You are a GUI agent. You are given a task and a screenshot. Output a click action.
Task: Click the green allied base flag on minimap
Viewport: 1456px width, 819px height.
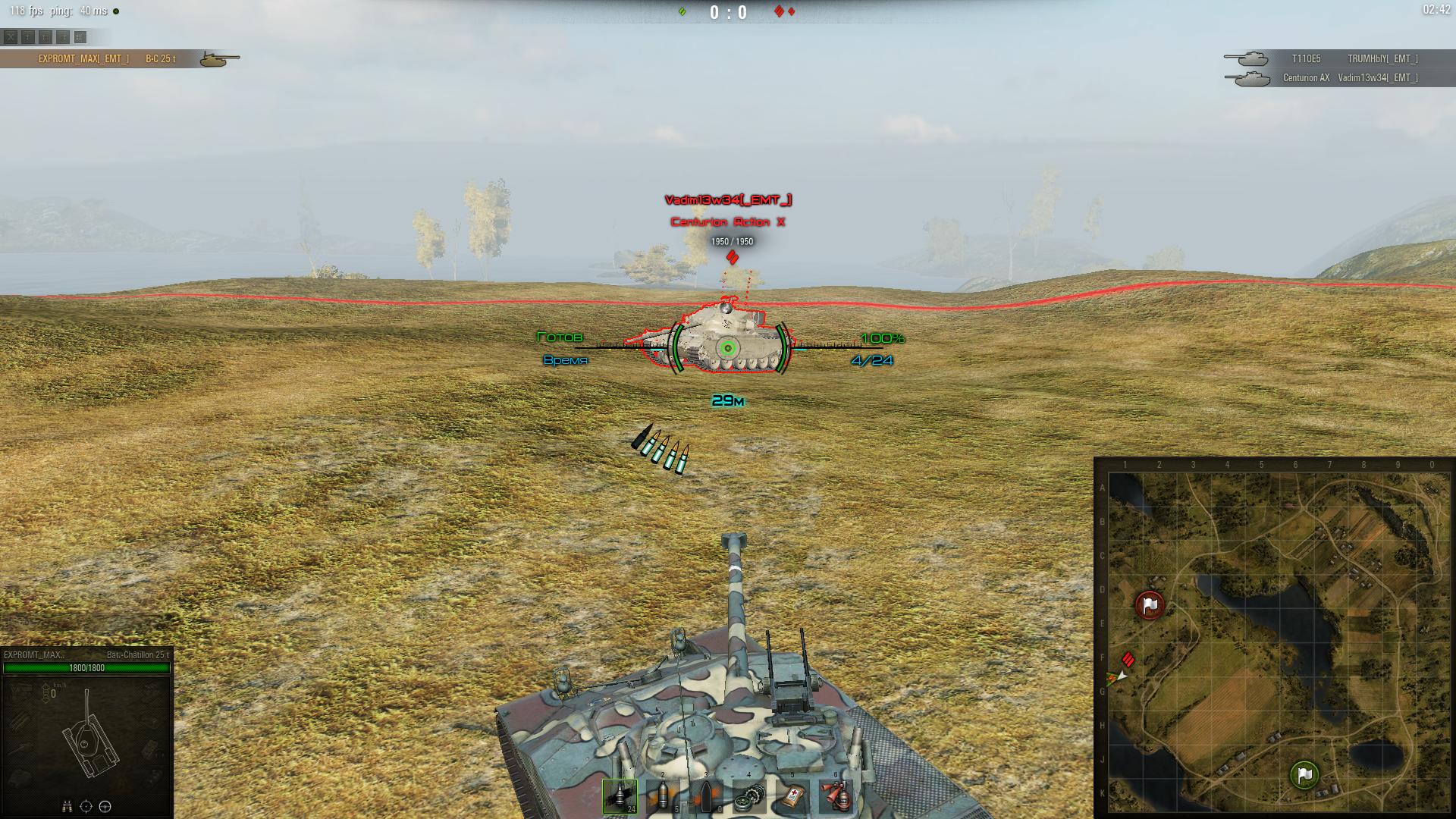[x=1304, y=775]
